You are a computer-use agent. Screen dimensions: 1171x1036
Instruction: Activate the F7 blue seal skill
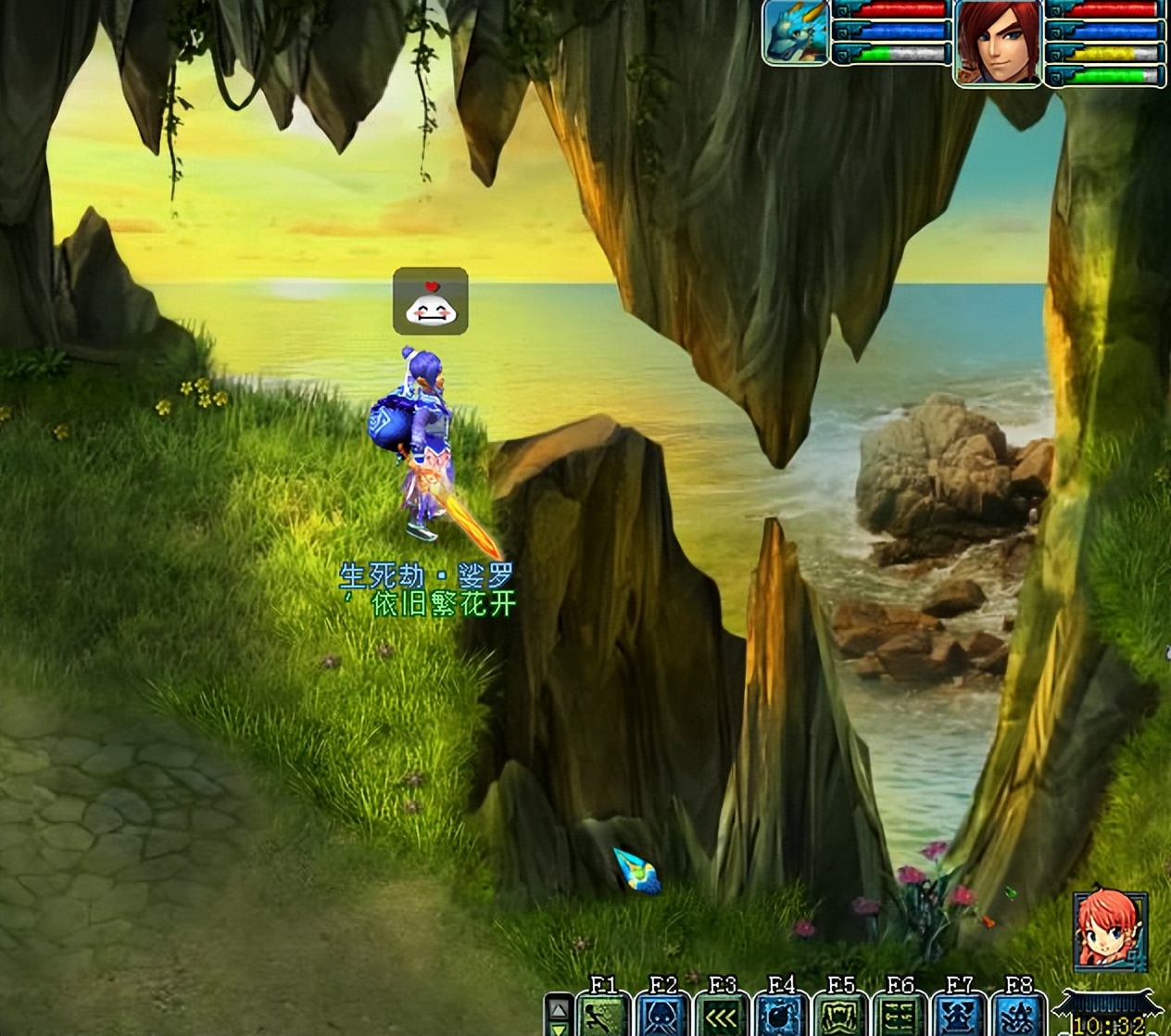point(960,1015)
